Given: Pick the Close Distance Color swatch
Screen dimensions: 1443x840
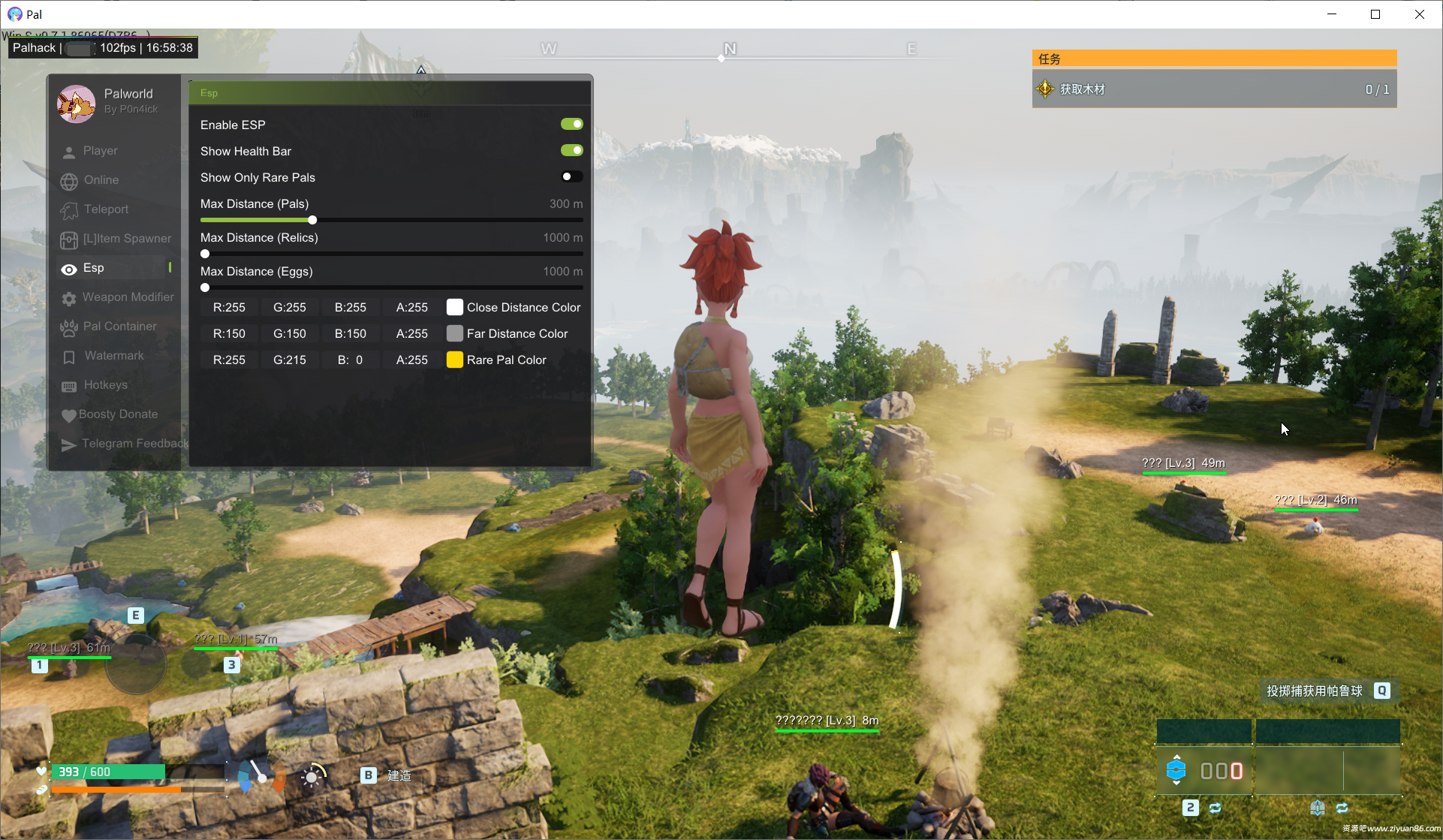Looking at the screenshot, I should tap(454, 307).
